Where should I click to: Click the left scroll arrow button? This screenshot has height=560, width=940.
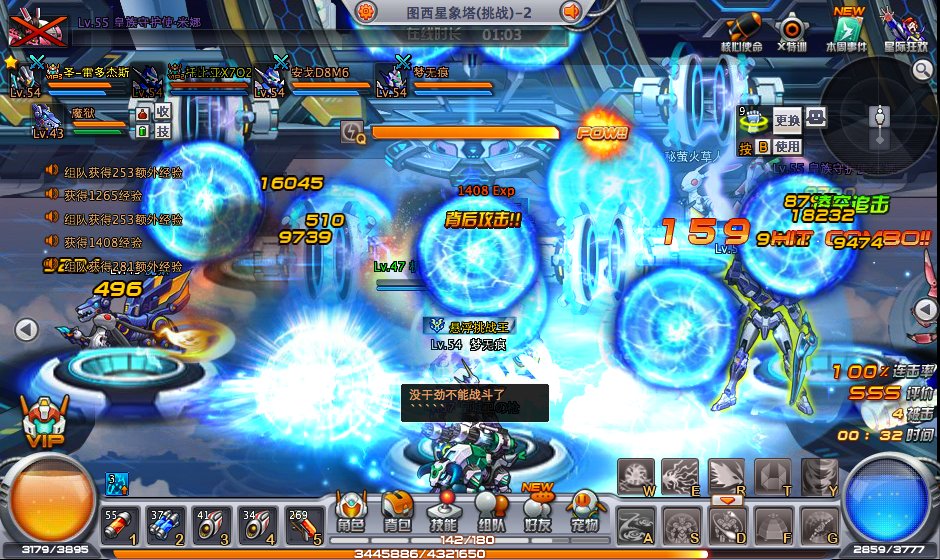27,328
